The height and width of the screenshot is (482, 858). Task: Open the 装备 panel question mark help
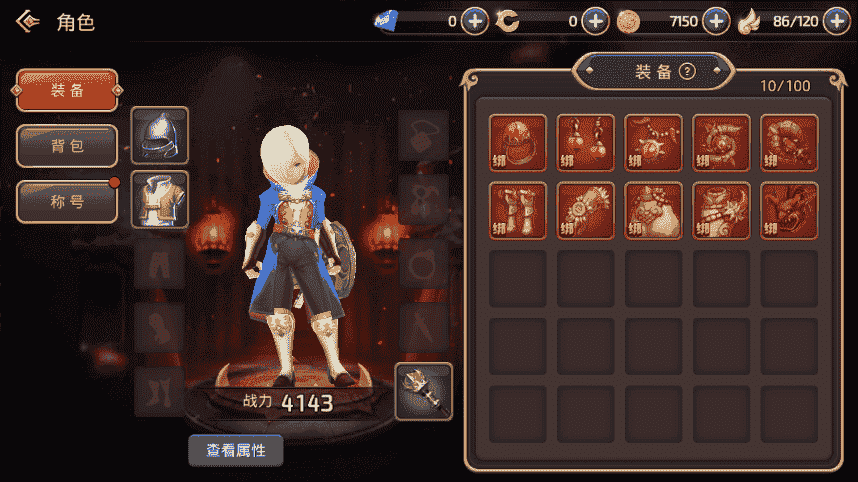coord(687,71)
